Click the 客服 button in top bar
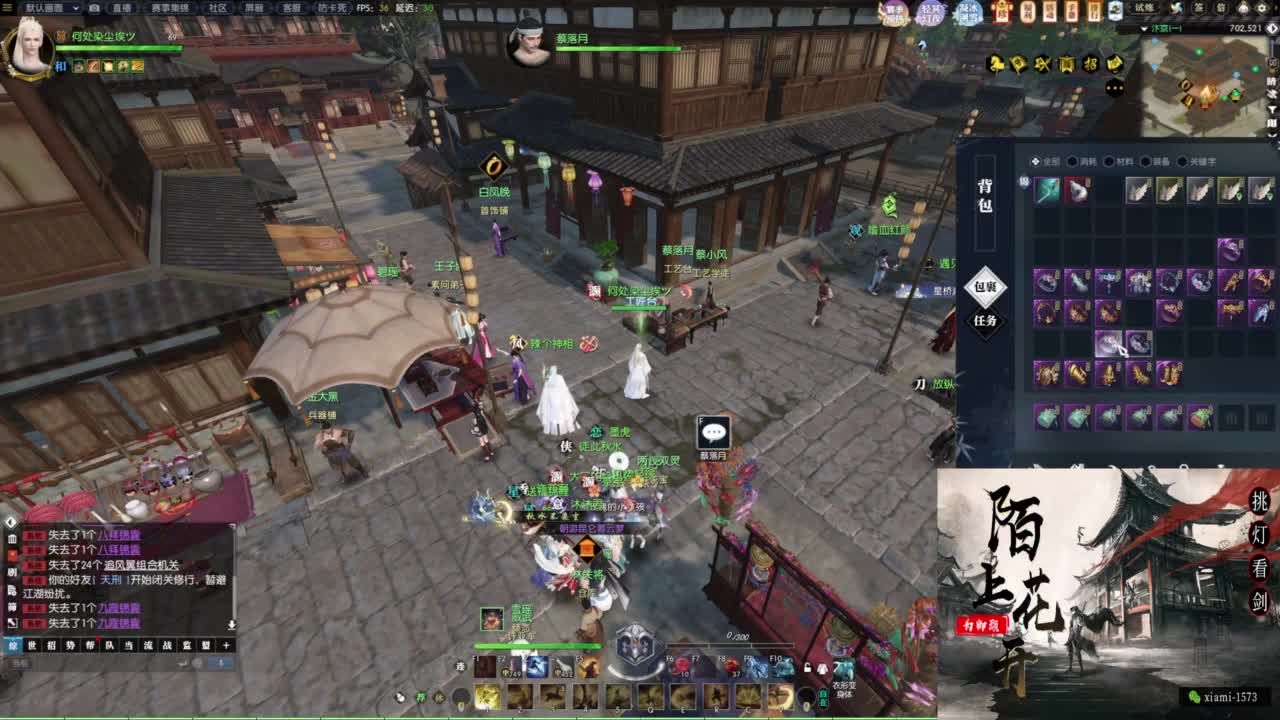This screenshot has width=1280, height=720. [x=293, y=10]
